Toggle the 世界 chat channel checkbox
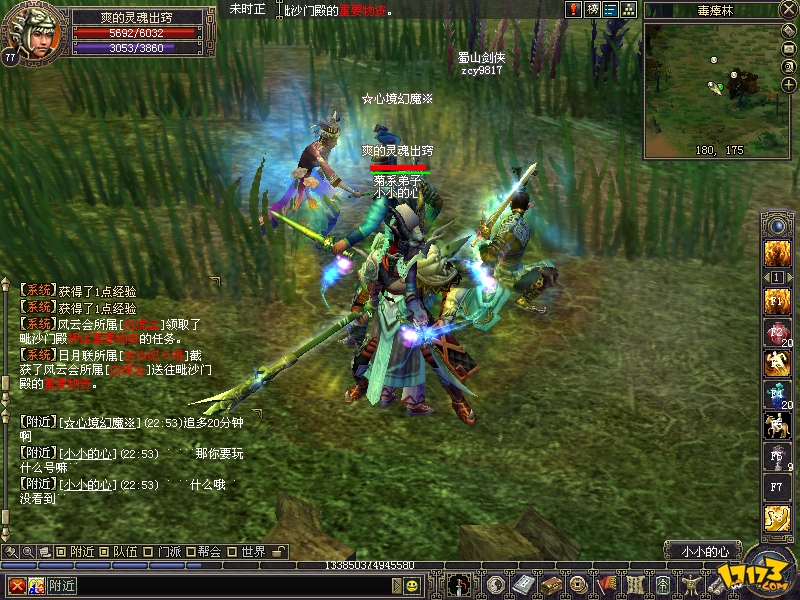The height and width of the screenshot is (600, 800). [x=232, y=551]
